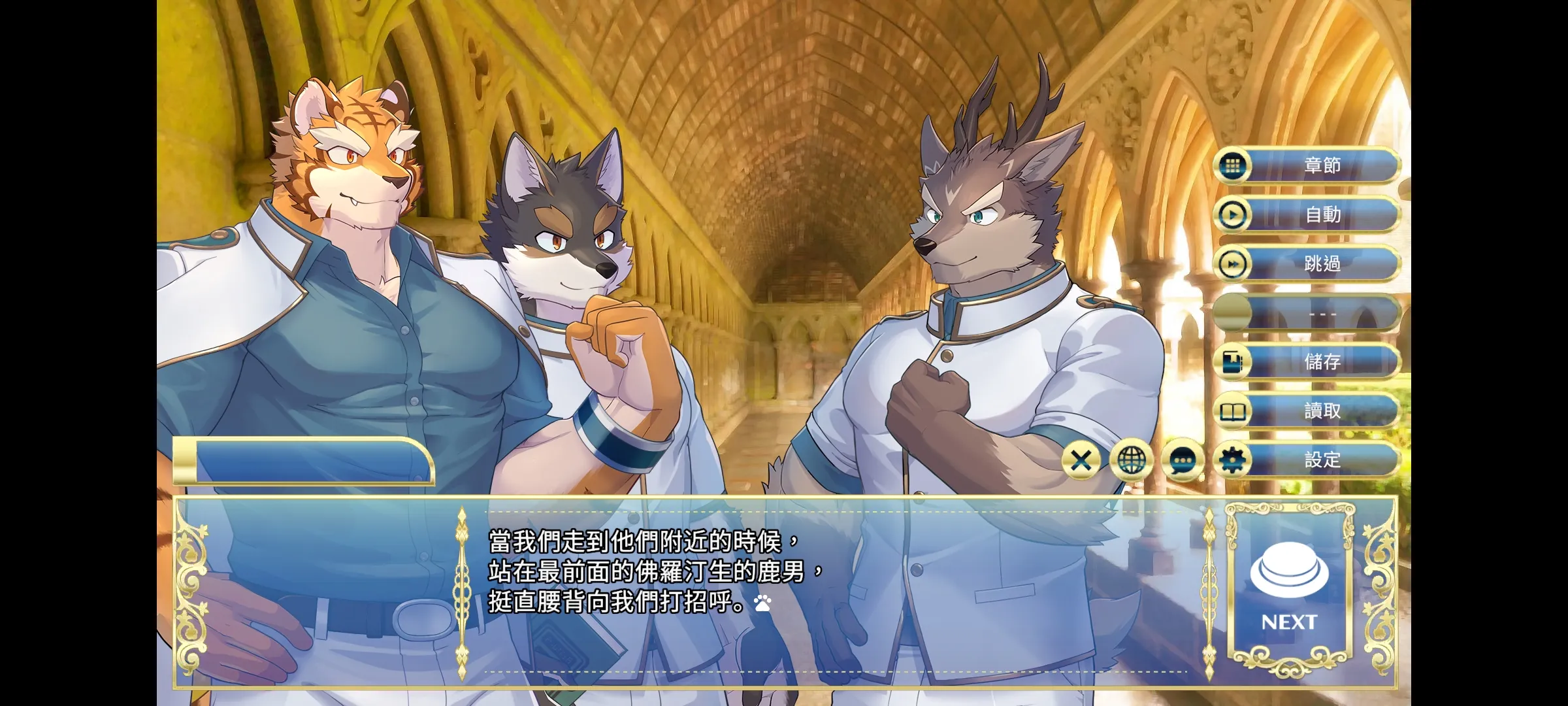The width and height of the screenshot is (1568, 706).
Task: Click the play icon beside 自動
Action: coord(1233,216)
